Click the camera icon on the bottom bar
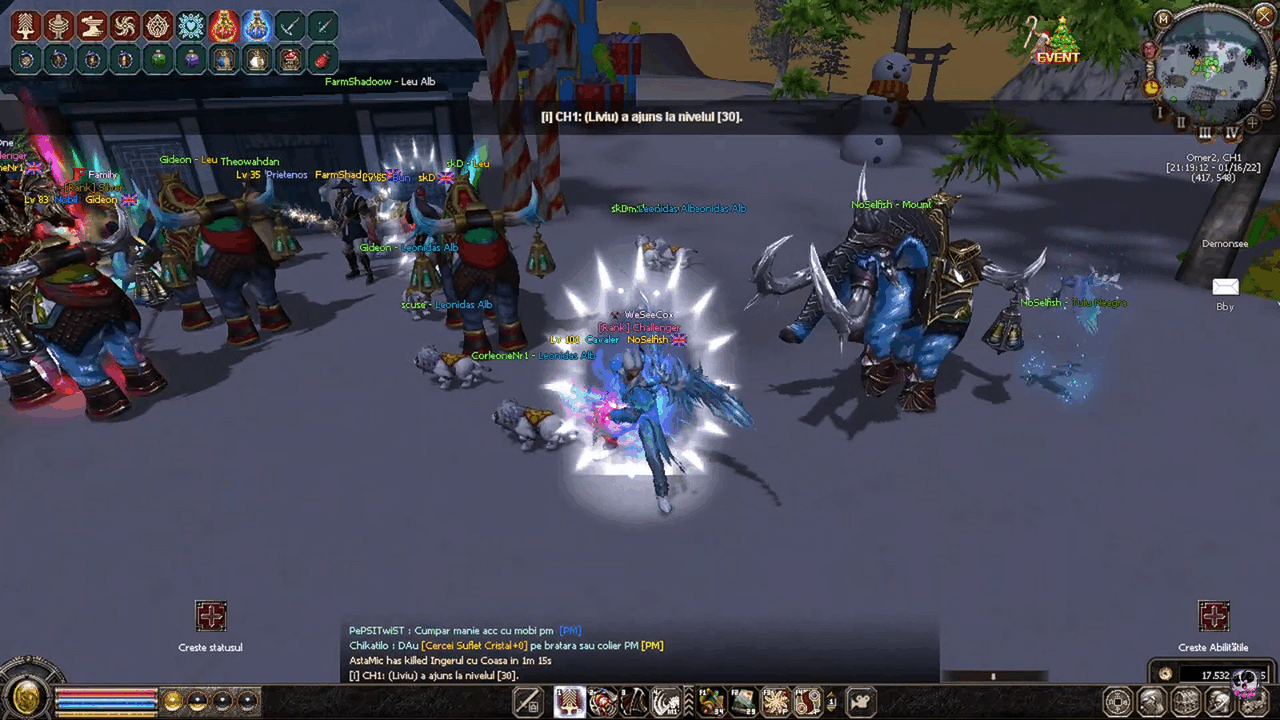This screenshot has width=1280, height=720. 862,702
